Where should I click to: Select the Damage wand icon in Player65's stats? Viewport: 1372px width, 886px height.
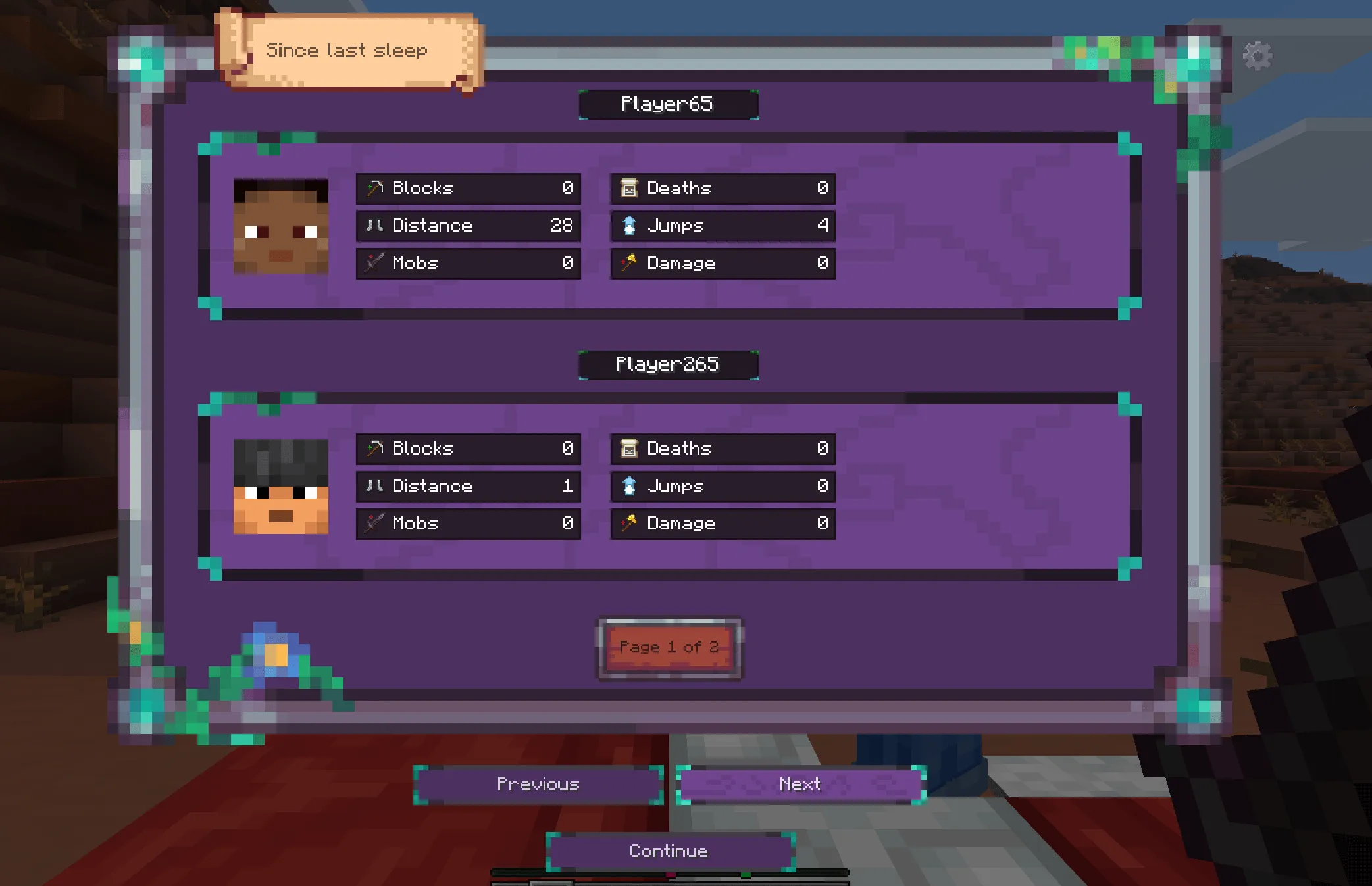(x=630, y=263)
